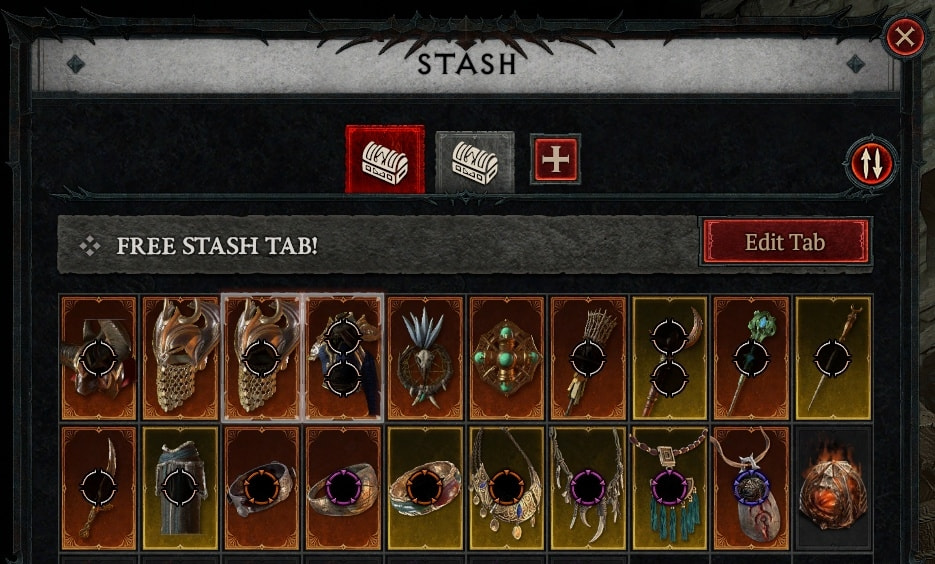
Task: Open the Edit Tab option
Action: click(x=785, y=242)
